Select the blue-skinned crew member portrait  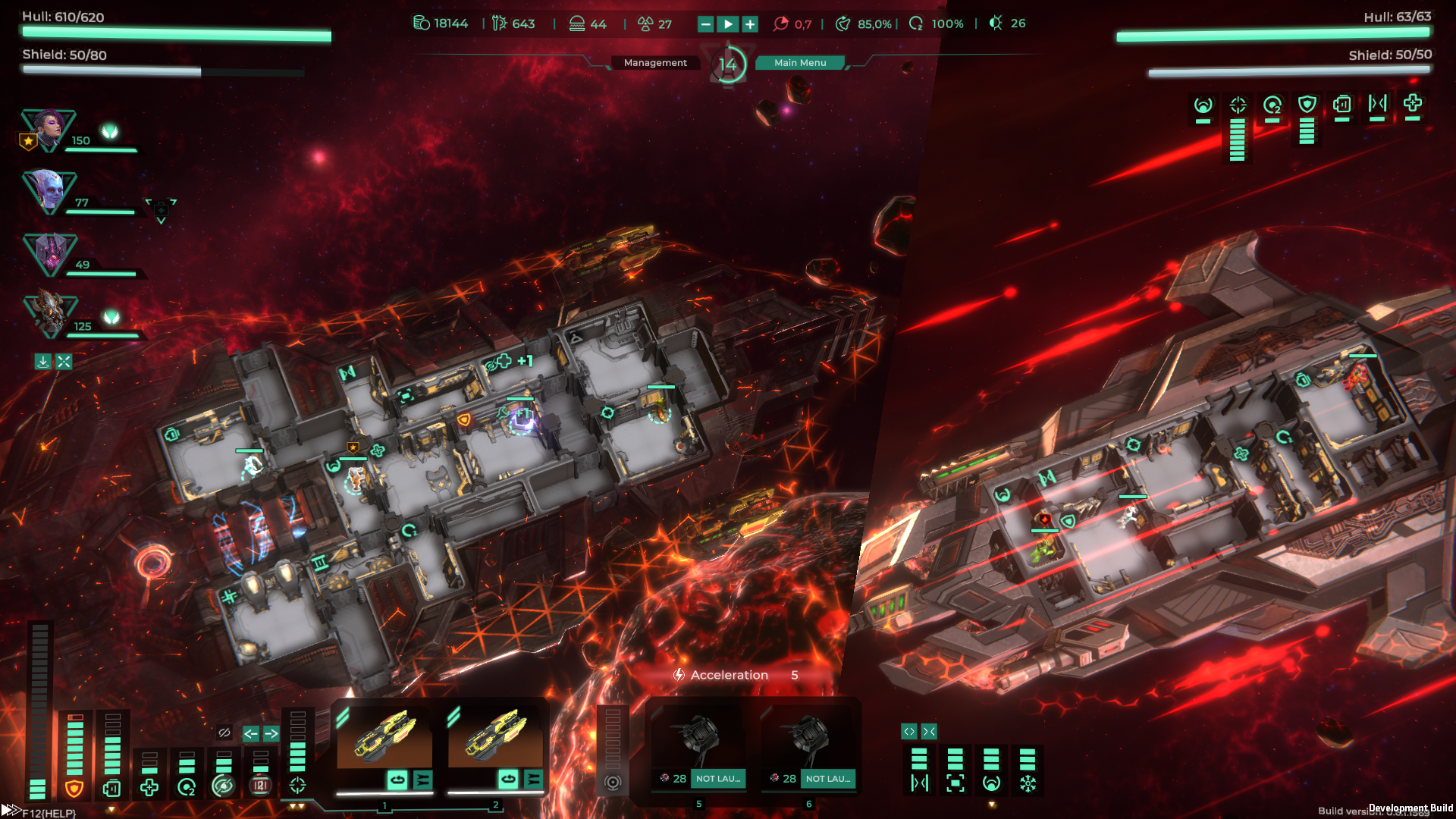[x=49, y=190]
